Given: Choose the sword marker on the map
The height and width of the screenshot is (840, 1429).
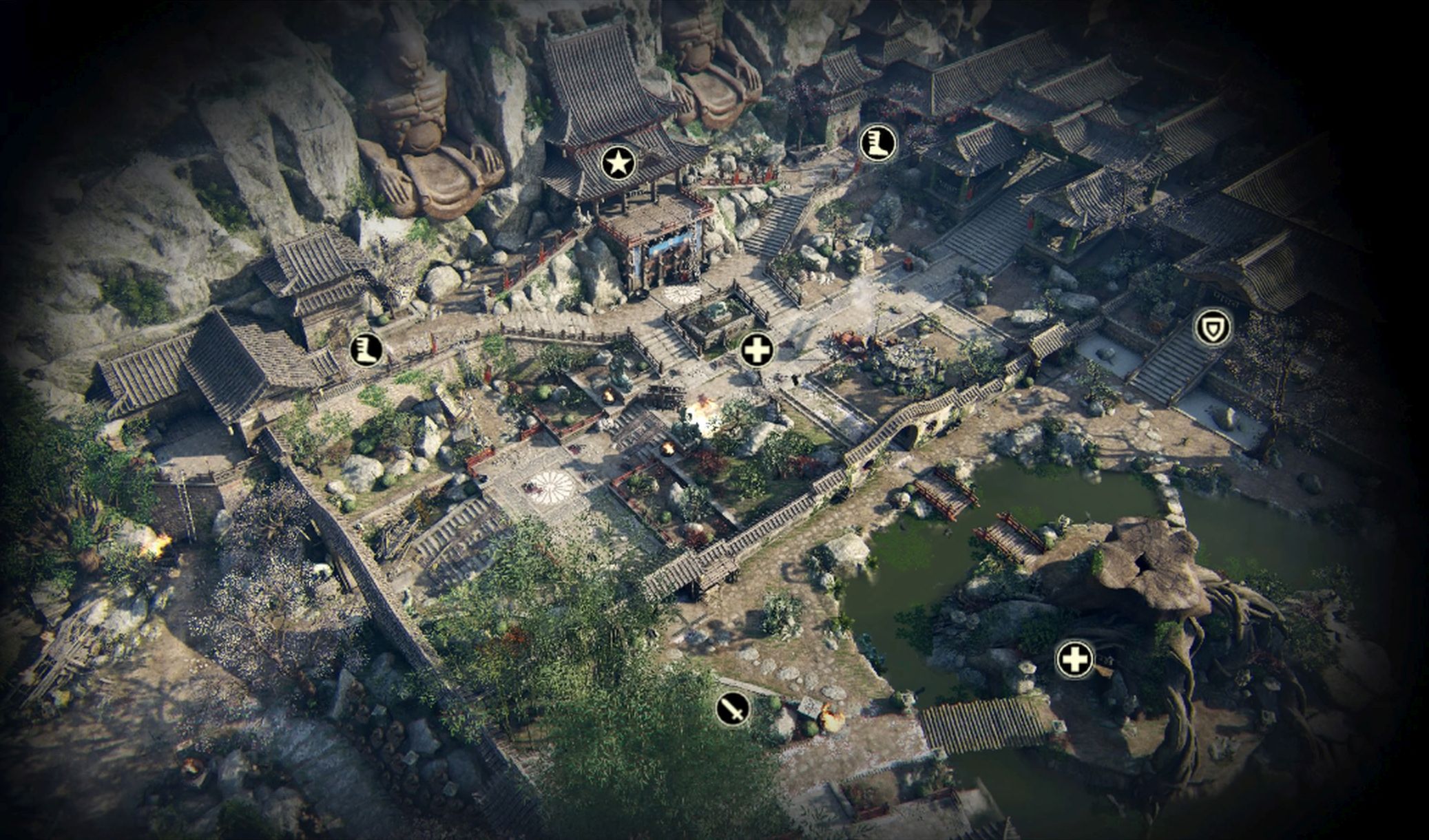Looking at the screenshot, I should (x=733, y=708).
